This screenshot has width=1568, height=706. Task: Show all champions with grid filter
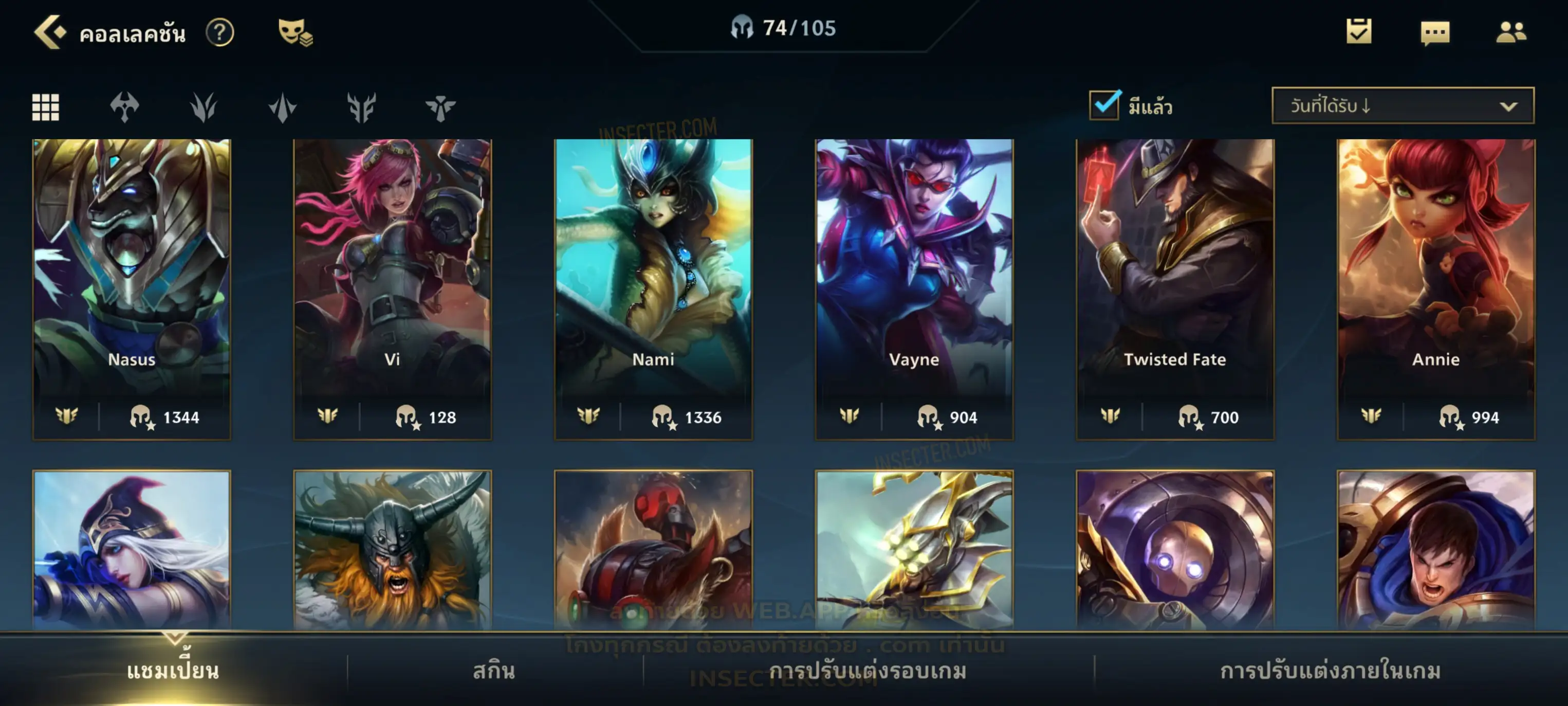(x=46, y=107)
